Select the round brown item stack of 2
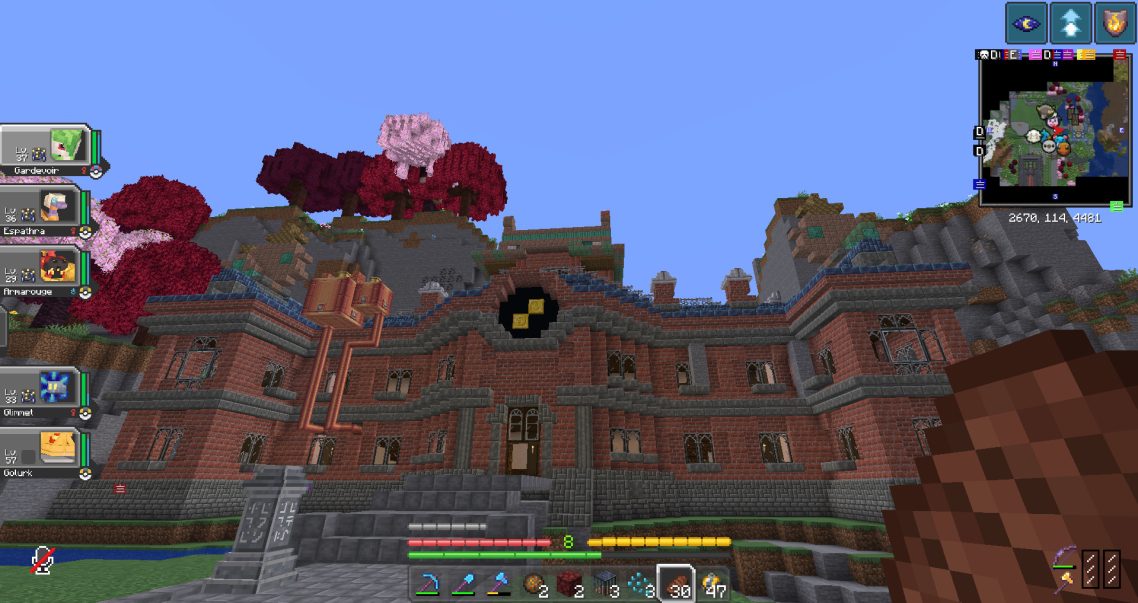Screen dimensions: 1138x603 [535, 585]
